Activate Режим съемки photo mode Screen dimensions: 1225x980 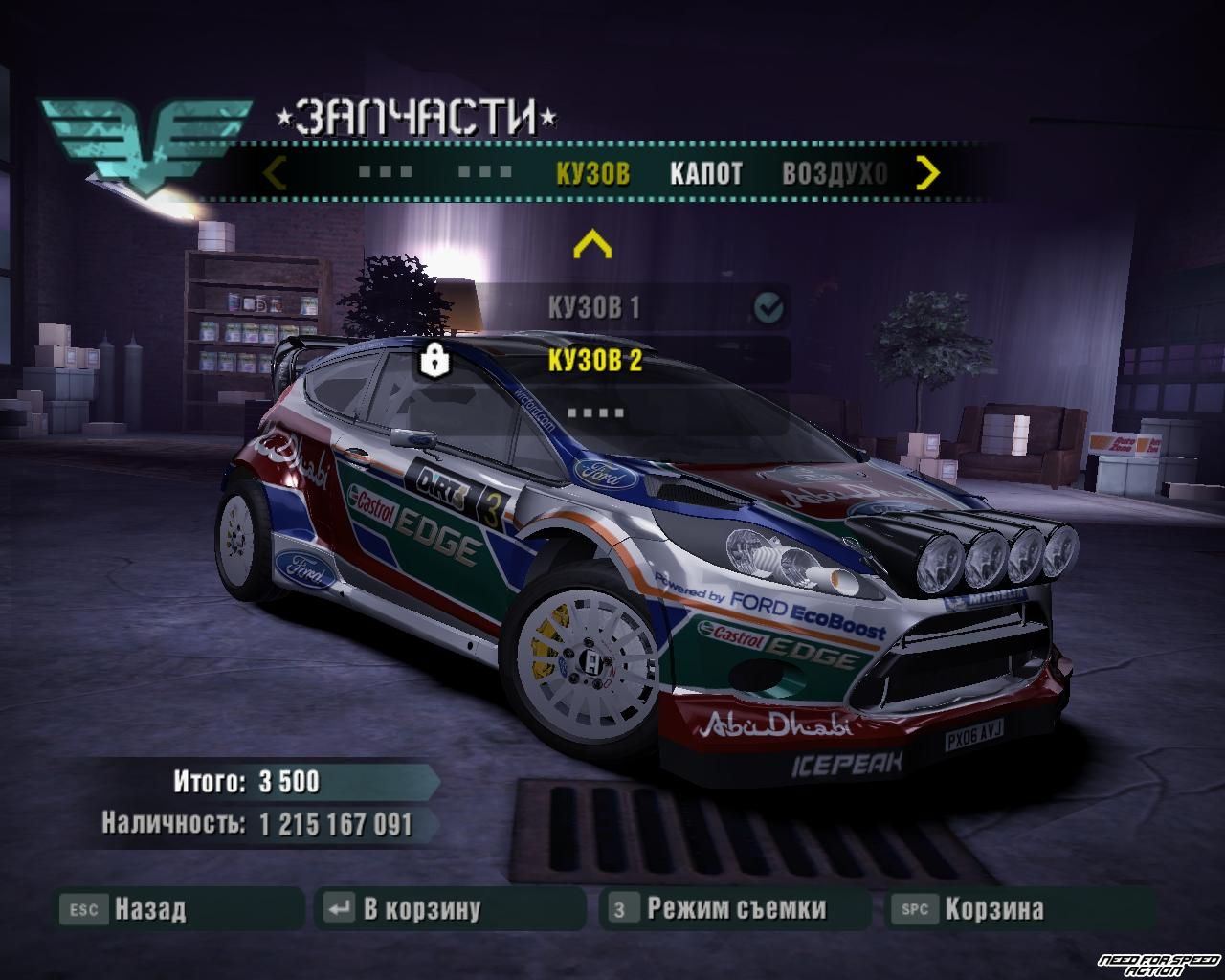(735, 908)
